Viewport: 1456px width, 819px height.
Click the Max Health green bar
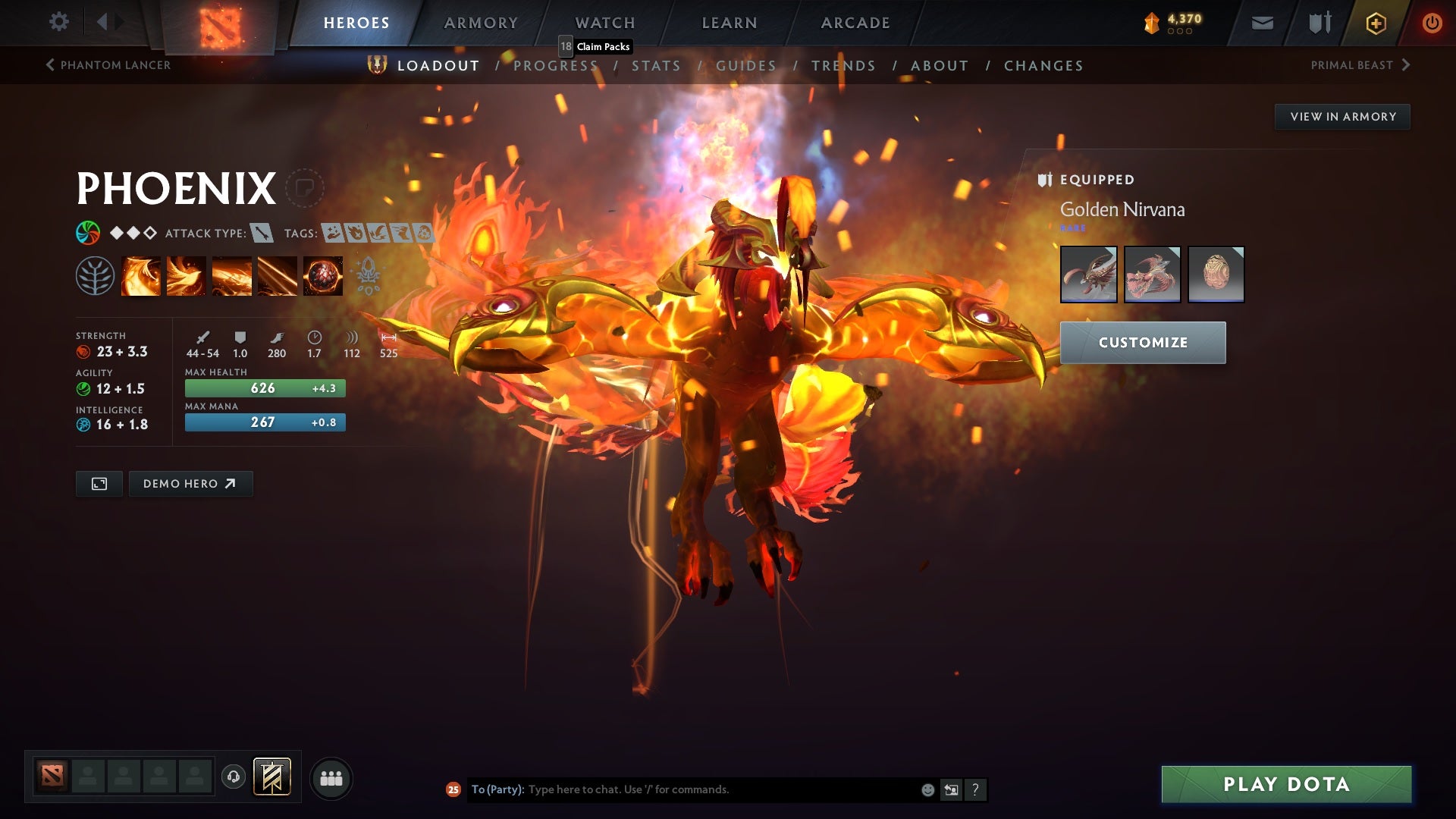264,388
